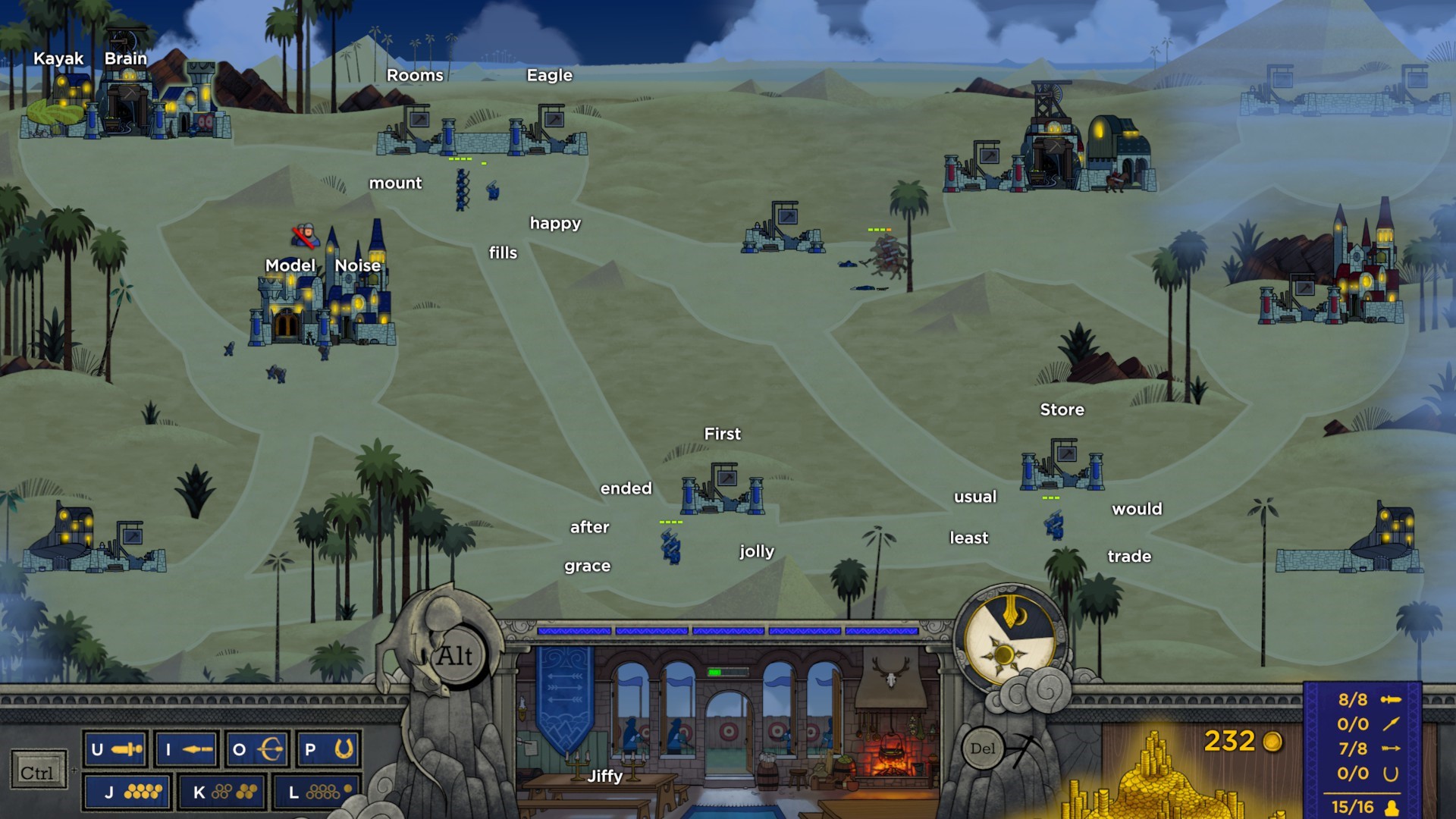Choose the single filled circle group button
This screenshot has width=1456, height=819.
[316, 792]
